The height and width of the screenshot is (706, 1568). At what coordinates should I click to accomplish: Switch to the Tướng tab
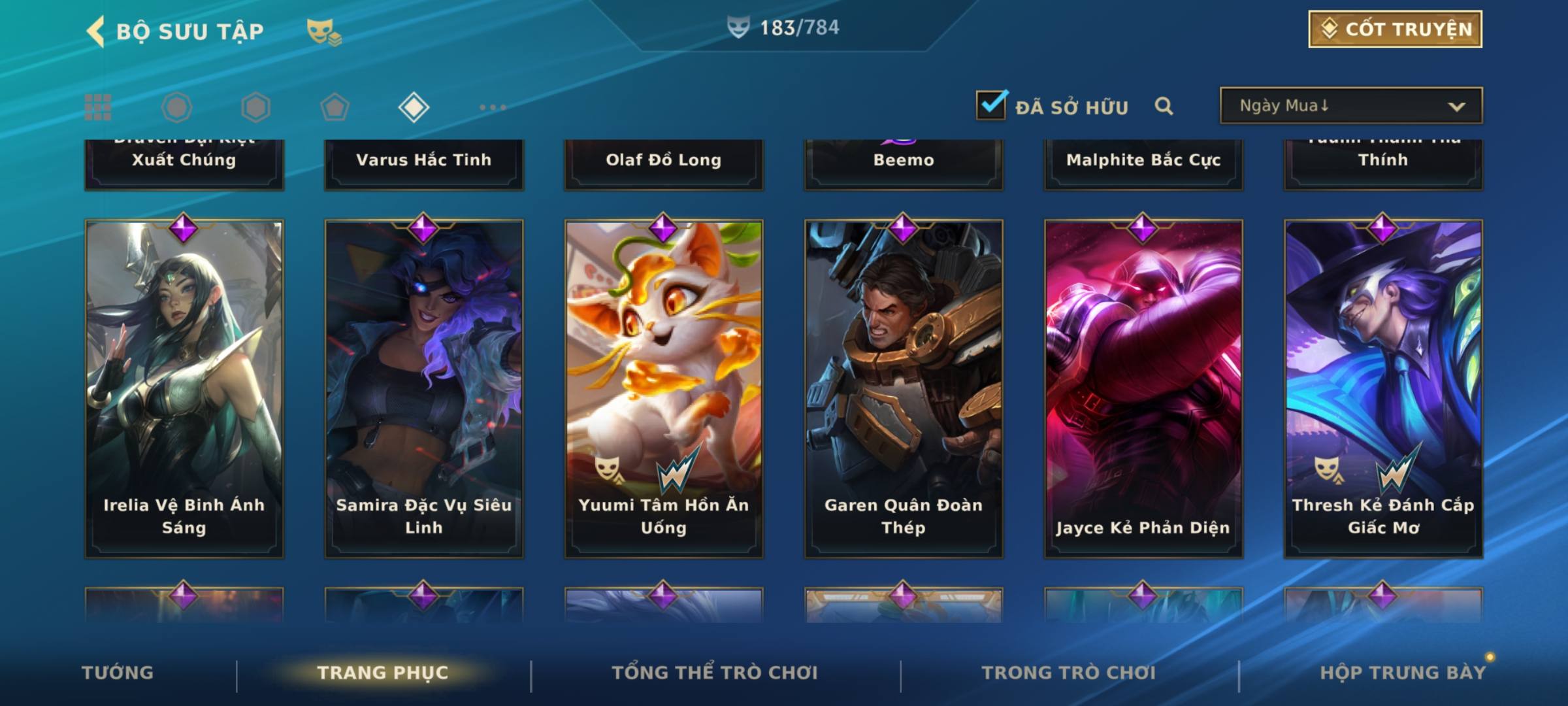[x=118, y=673]
